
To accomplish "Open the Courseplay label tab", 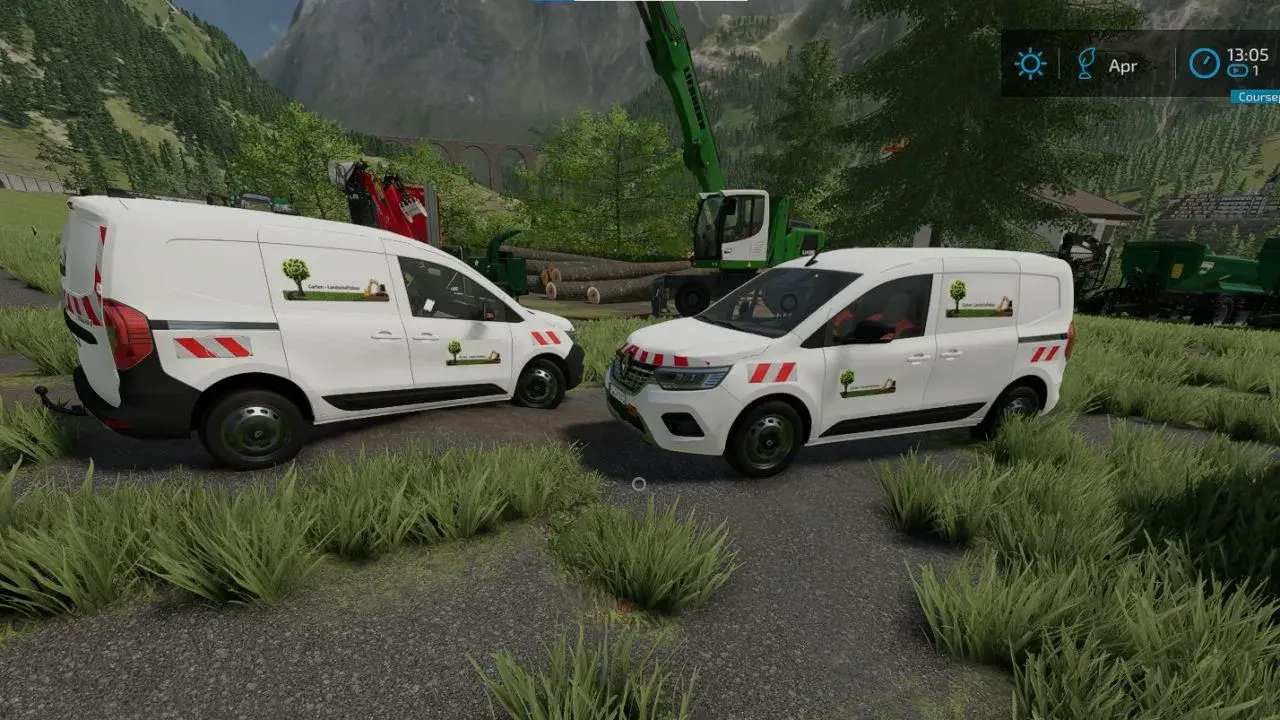I will click(x=1256, y=97).
